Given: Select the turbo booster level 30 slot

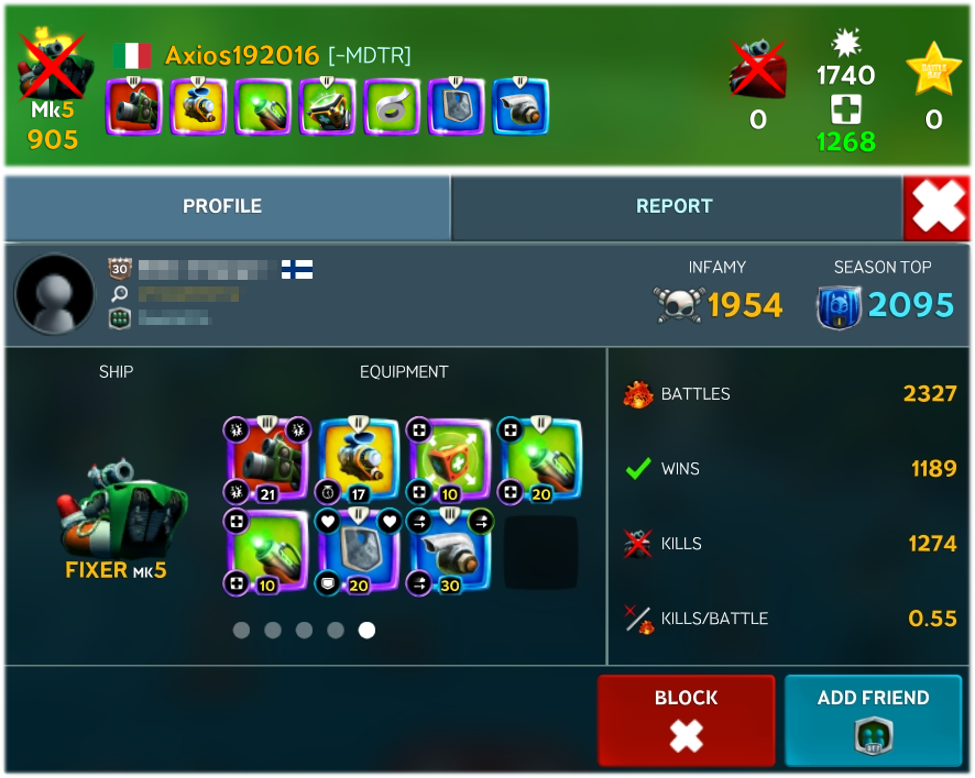Looking at the screenshot, I should [x=450, y=551].
